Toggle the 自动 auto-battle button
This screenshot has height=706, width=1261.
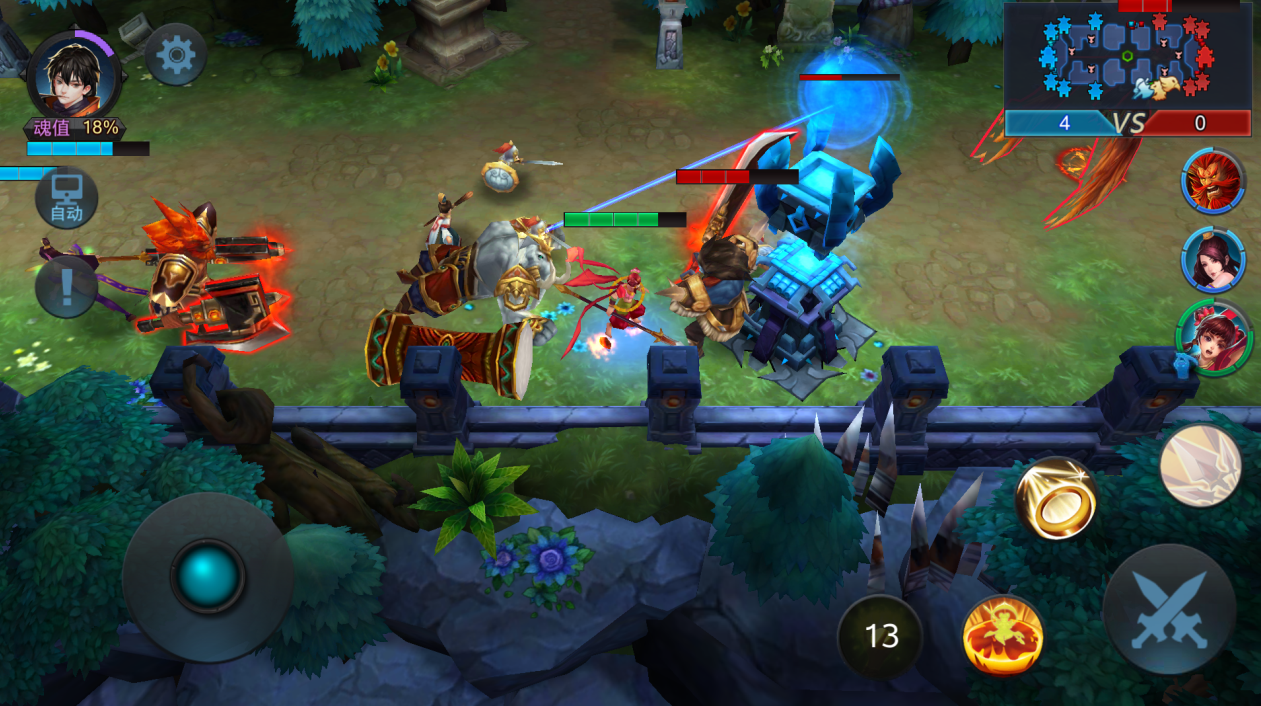click(67, 198)
